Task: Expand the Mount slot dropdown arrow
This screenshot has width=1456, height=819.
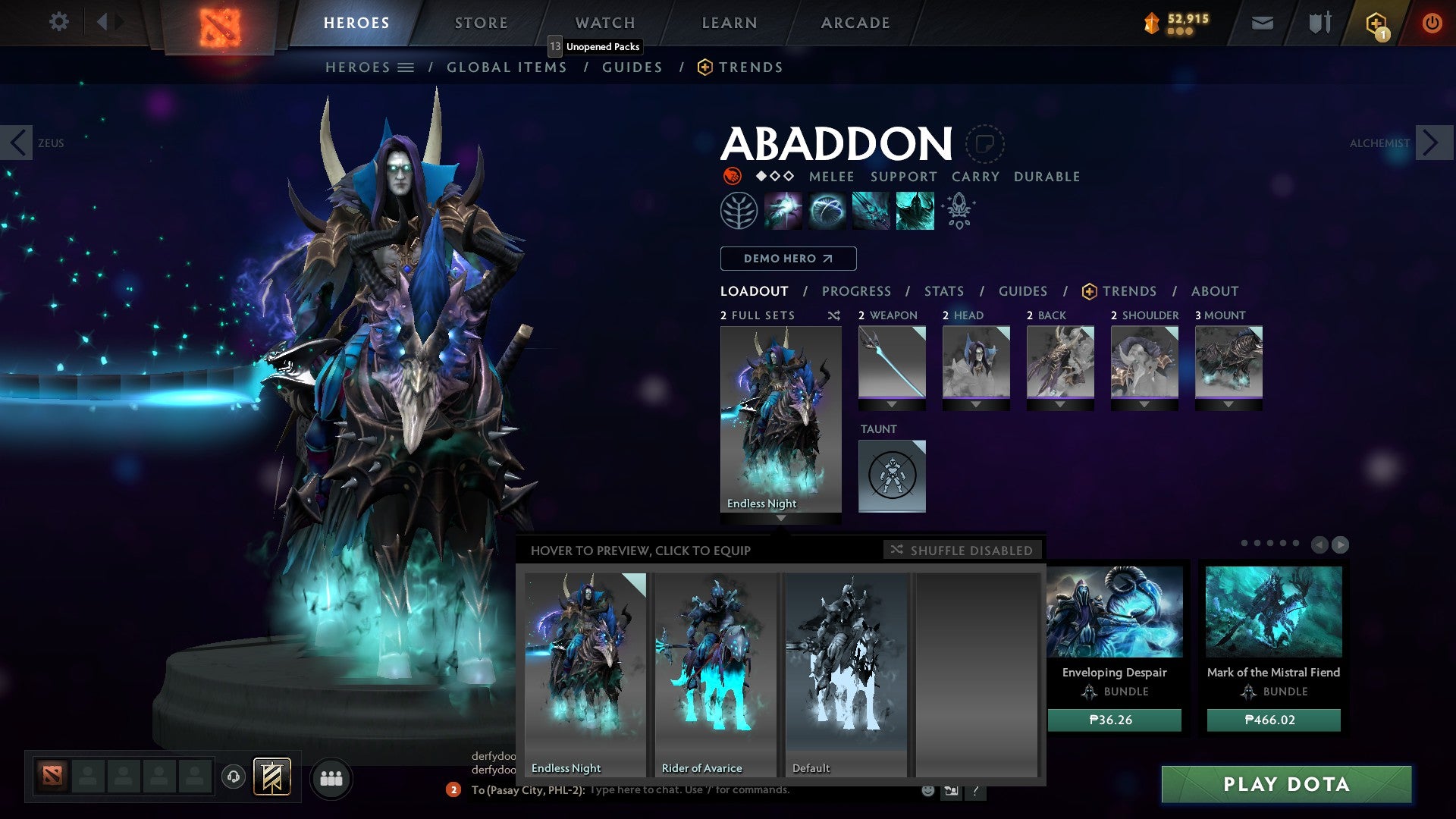Action: pos(1228,405)
